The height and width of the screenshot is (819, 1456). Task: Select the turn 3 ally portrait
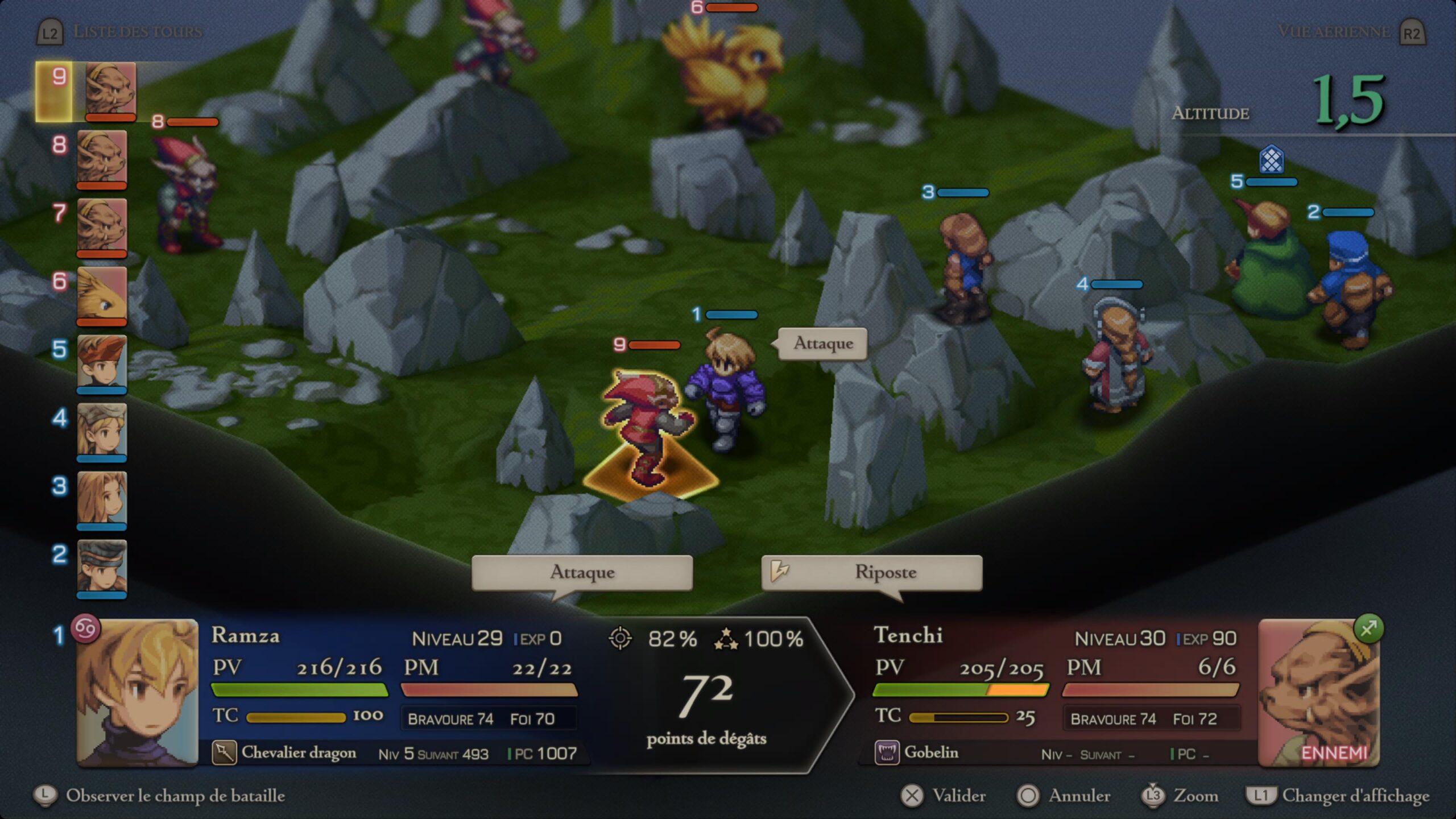point(102,499)
